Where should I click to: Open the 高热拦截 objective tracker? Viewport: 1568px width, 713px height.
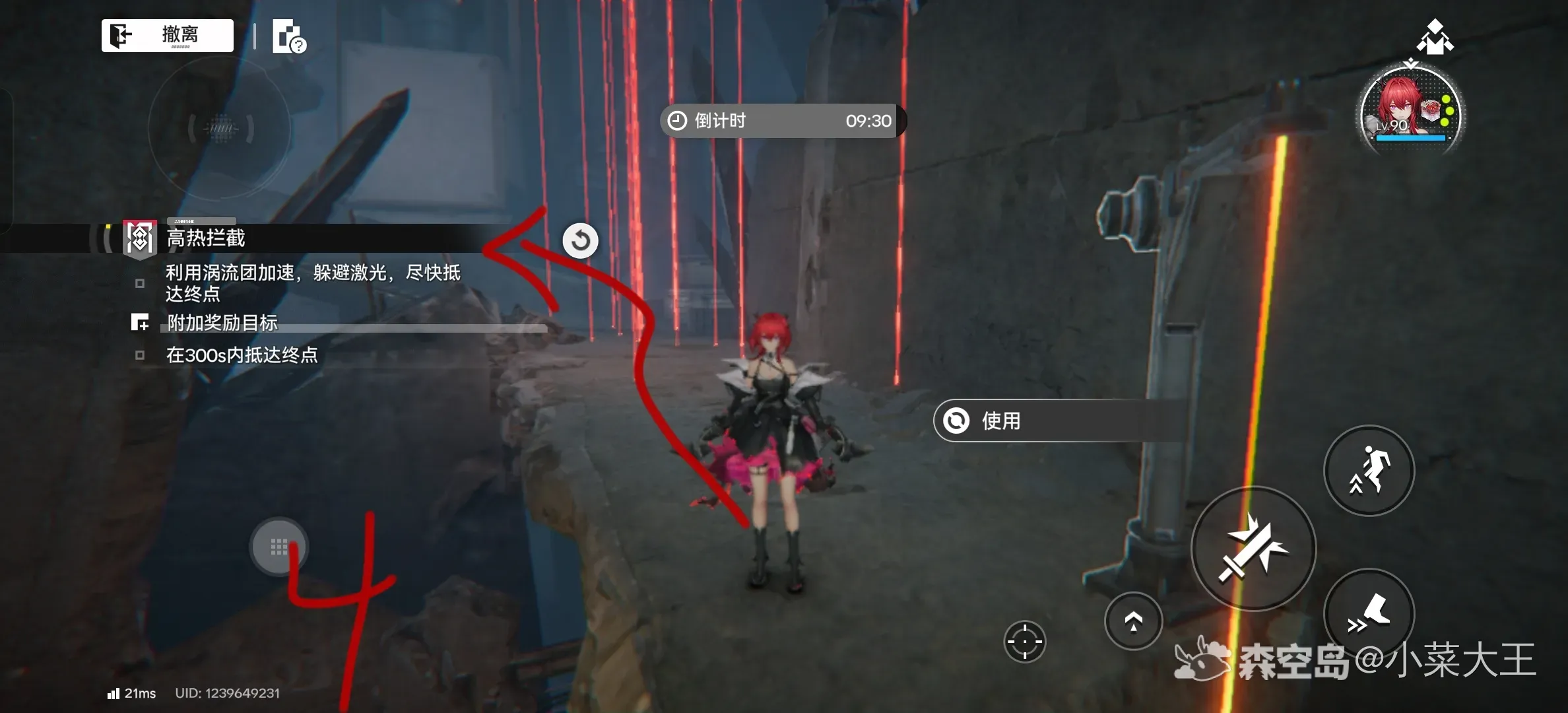click(206, 238)
